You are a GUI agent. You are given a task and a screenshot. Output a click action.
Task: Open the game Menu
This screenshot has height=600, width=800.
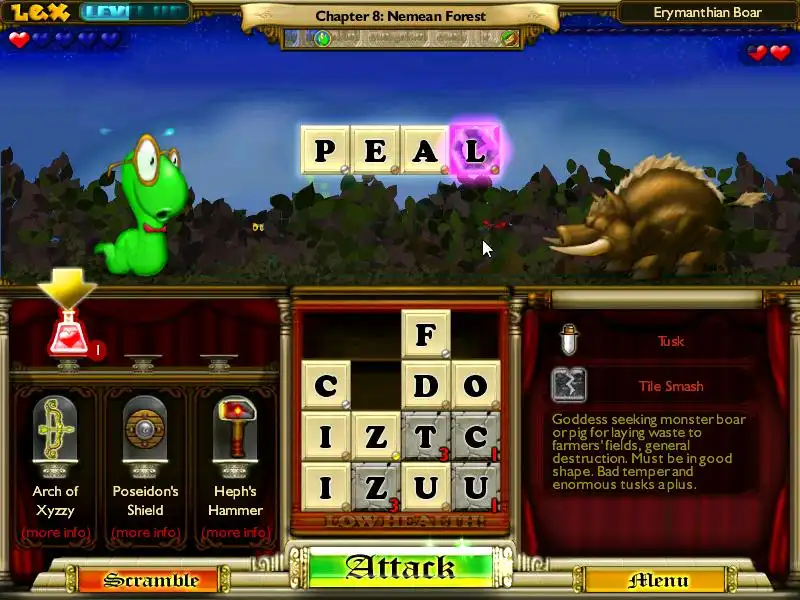tap(657, 580)
